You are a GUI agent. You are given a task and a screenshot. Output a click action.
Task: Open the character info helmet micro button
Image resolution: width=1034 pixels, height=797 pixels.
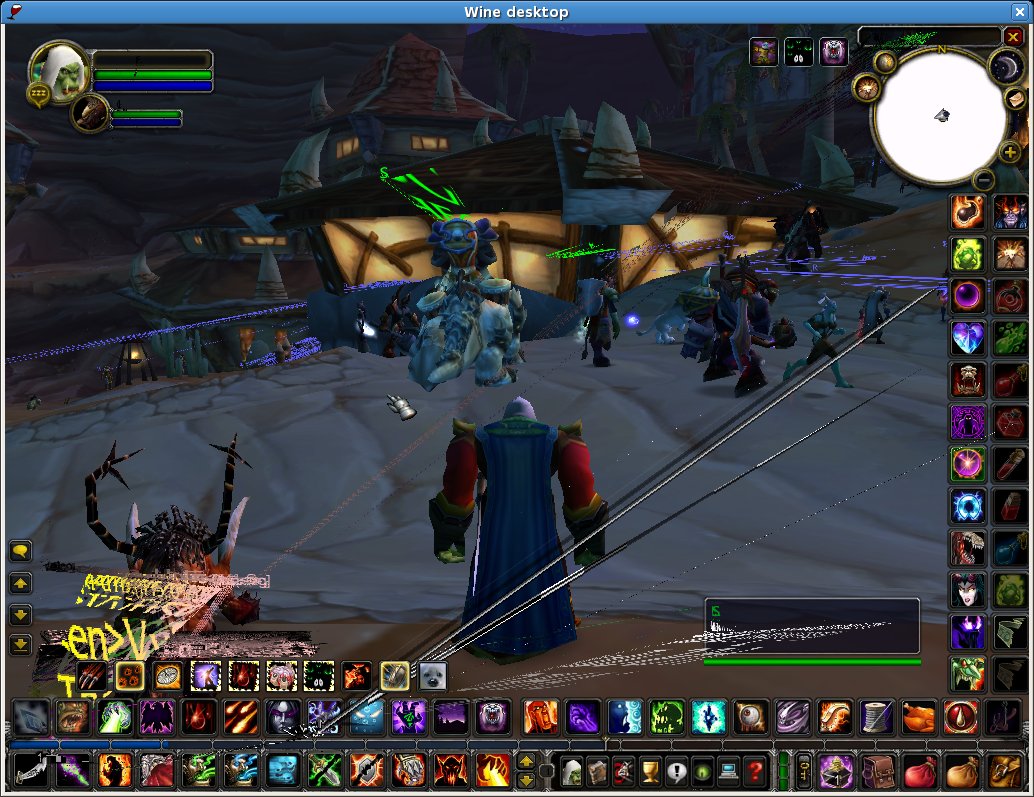click(571, 771)
